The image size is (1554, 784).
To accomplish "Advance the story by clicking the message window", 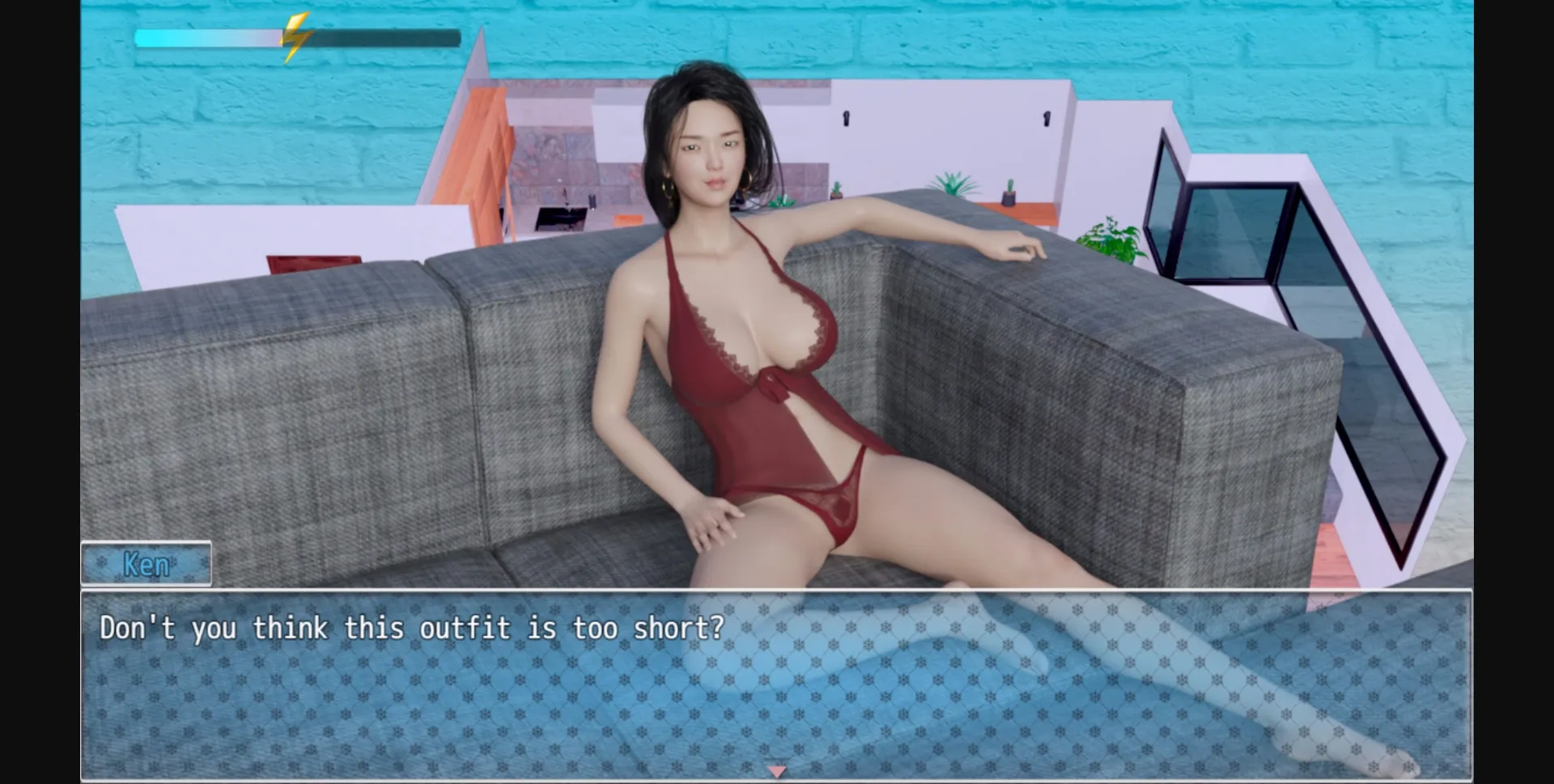I will coord(777,688).
